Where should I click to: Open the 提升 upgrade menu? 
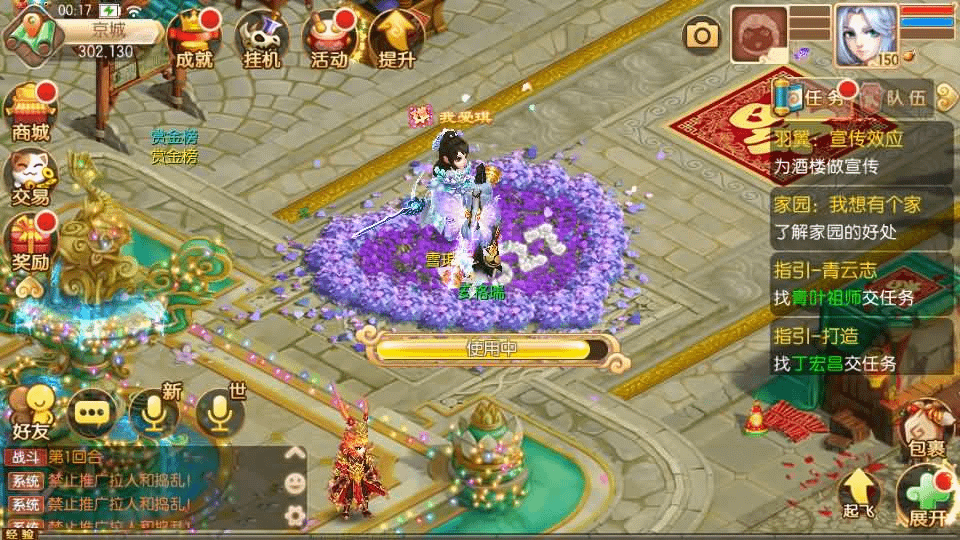396,40
